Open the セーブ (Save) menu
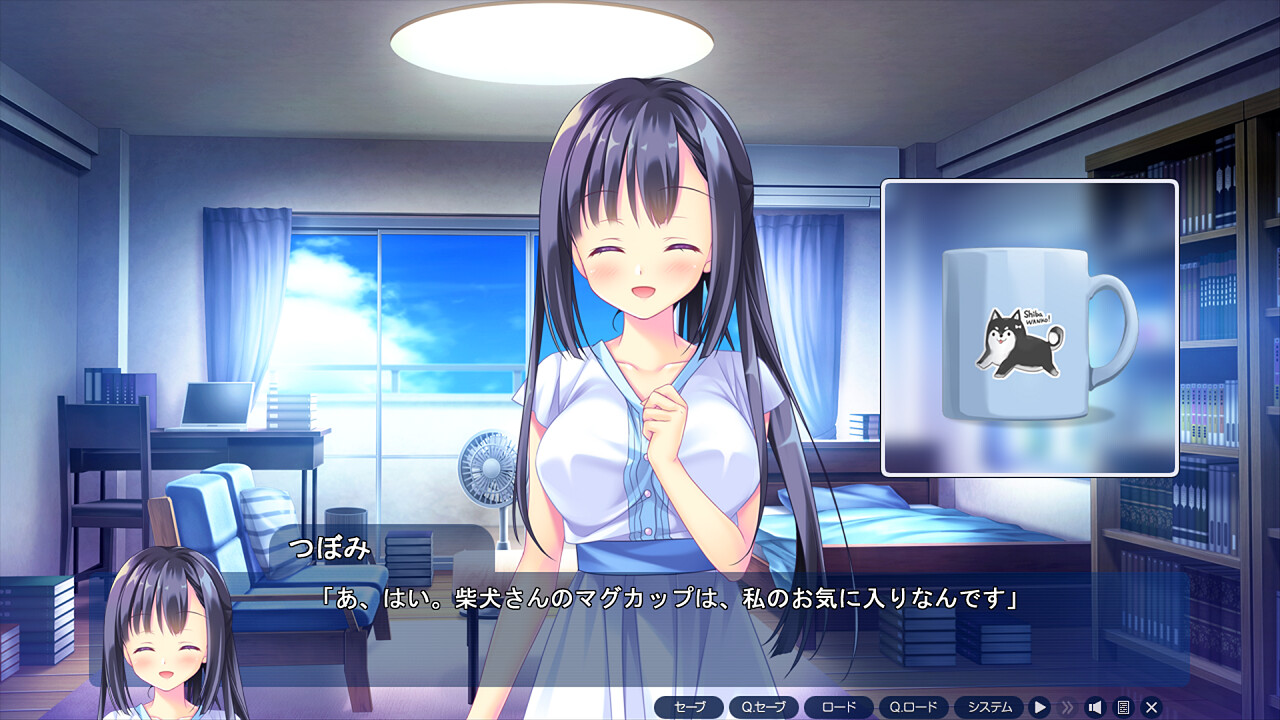Screen dimensions: 1280x720 [x=689, y=707]
